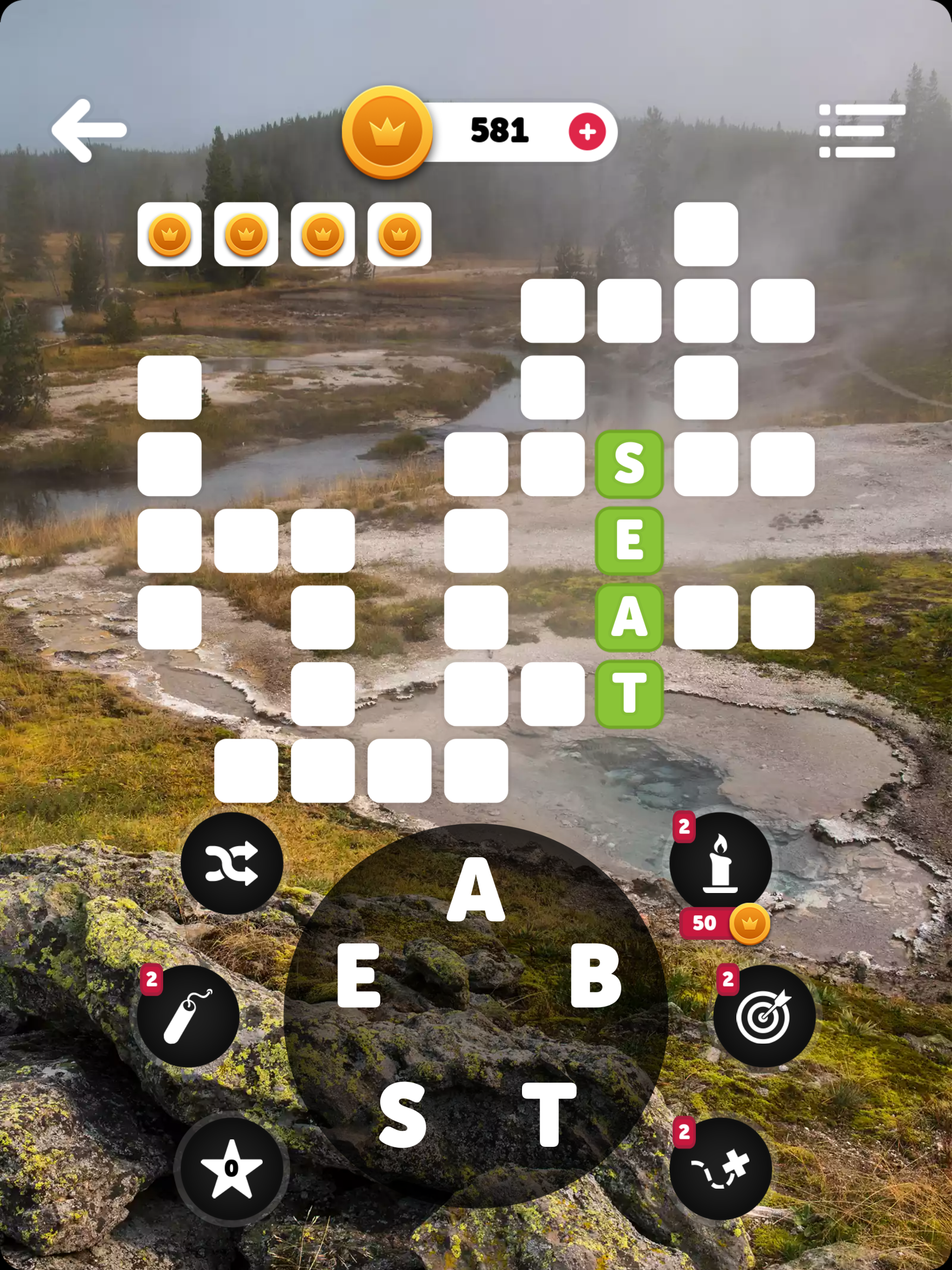Viewport: 952px width, 1270px height.
Task: Use the target arrow hint
Action: click(764, 1016)
